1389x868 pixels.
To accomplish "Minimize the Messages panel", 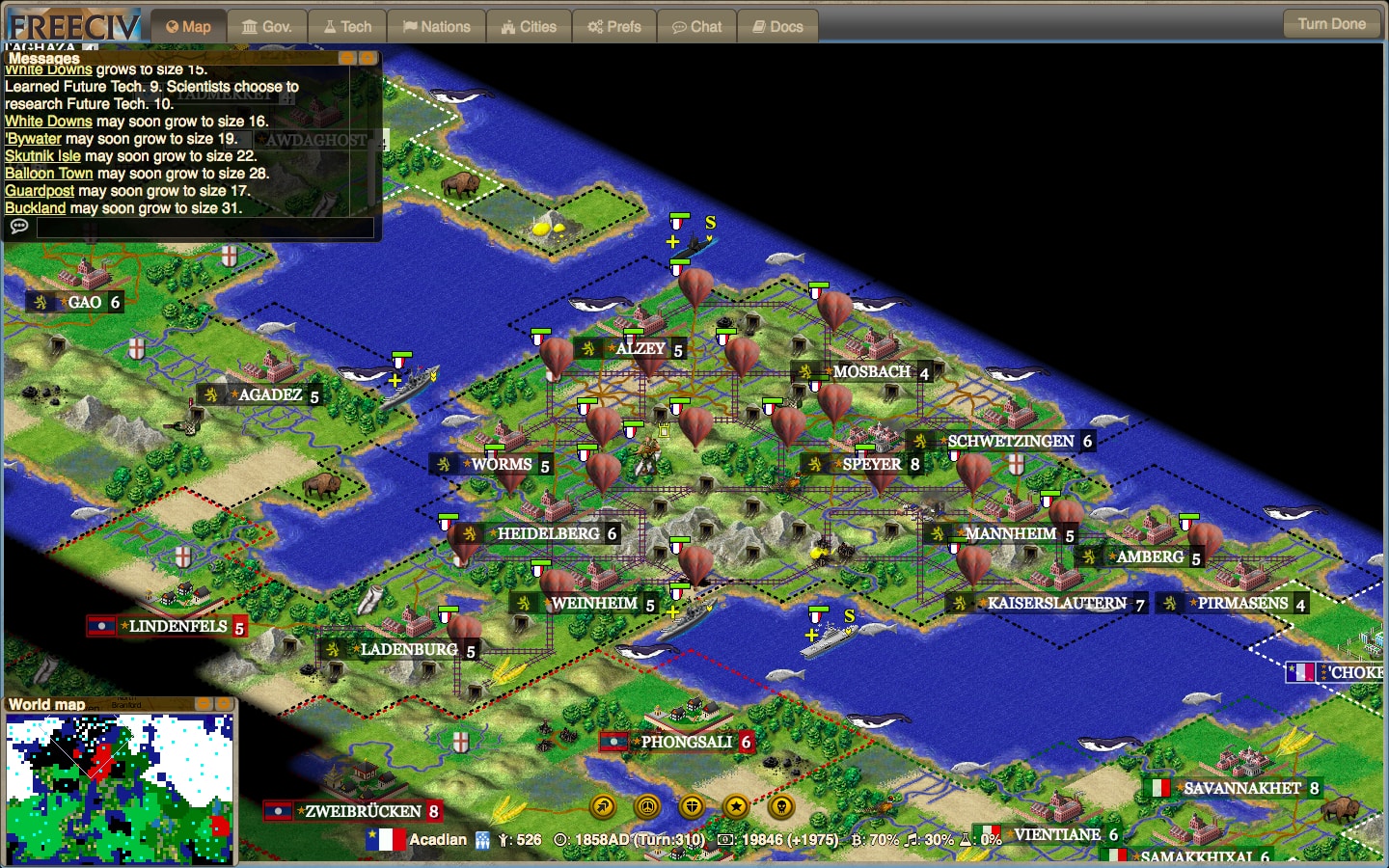I will point(347,58).
